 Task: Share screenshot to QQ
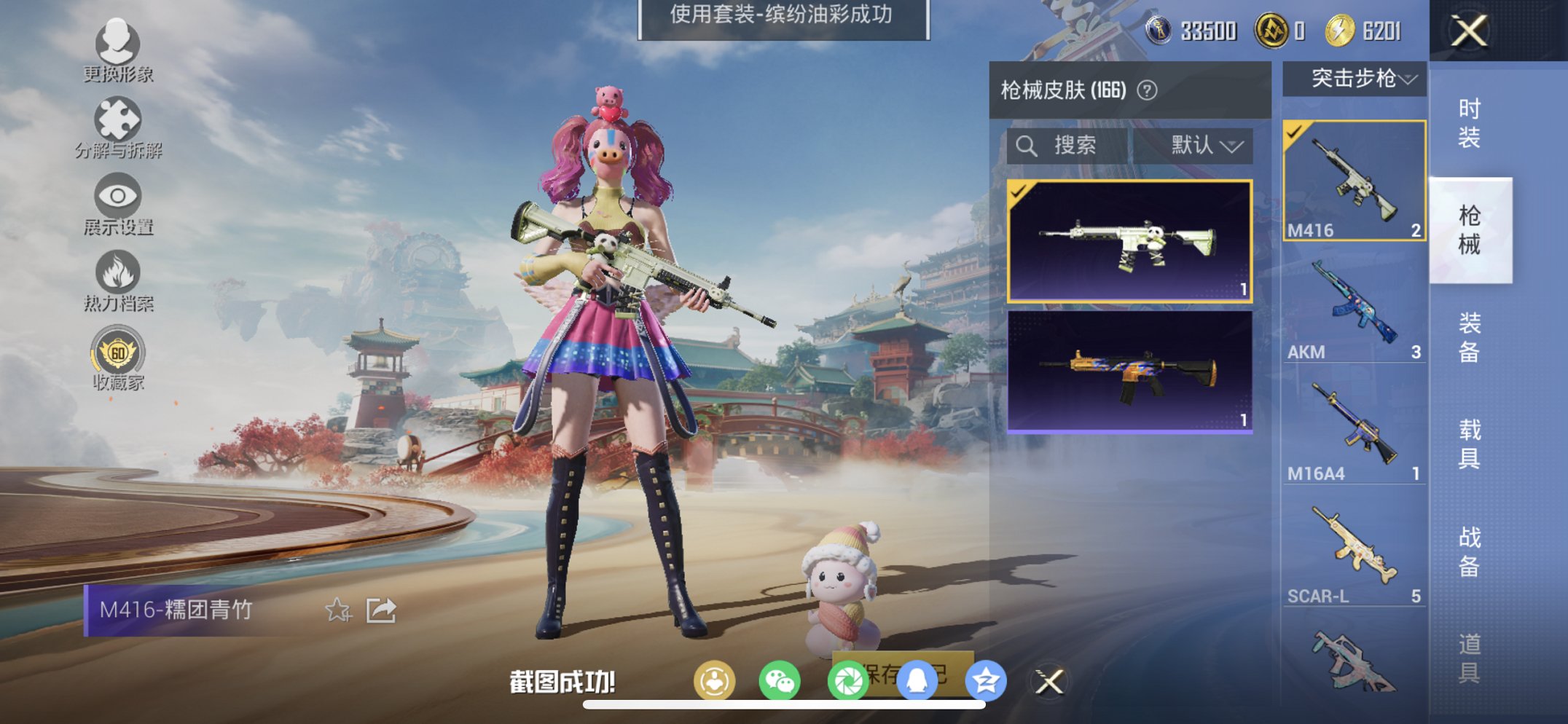(918, 678)
